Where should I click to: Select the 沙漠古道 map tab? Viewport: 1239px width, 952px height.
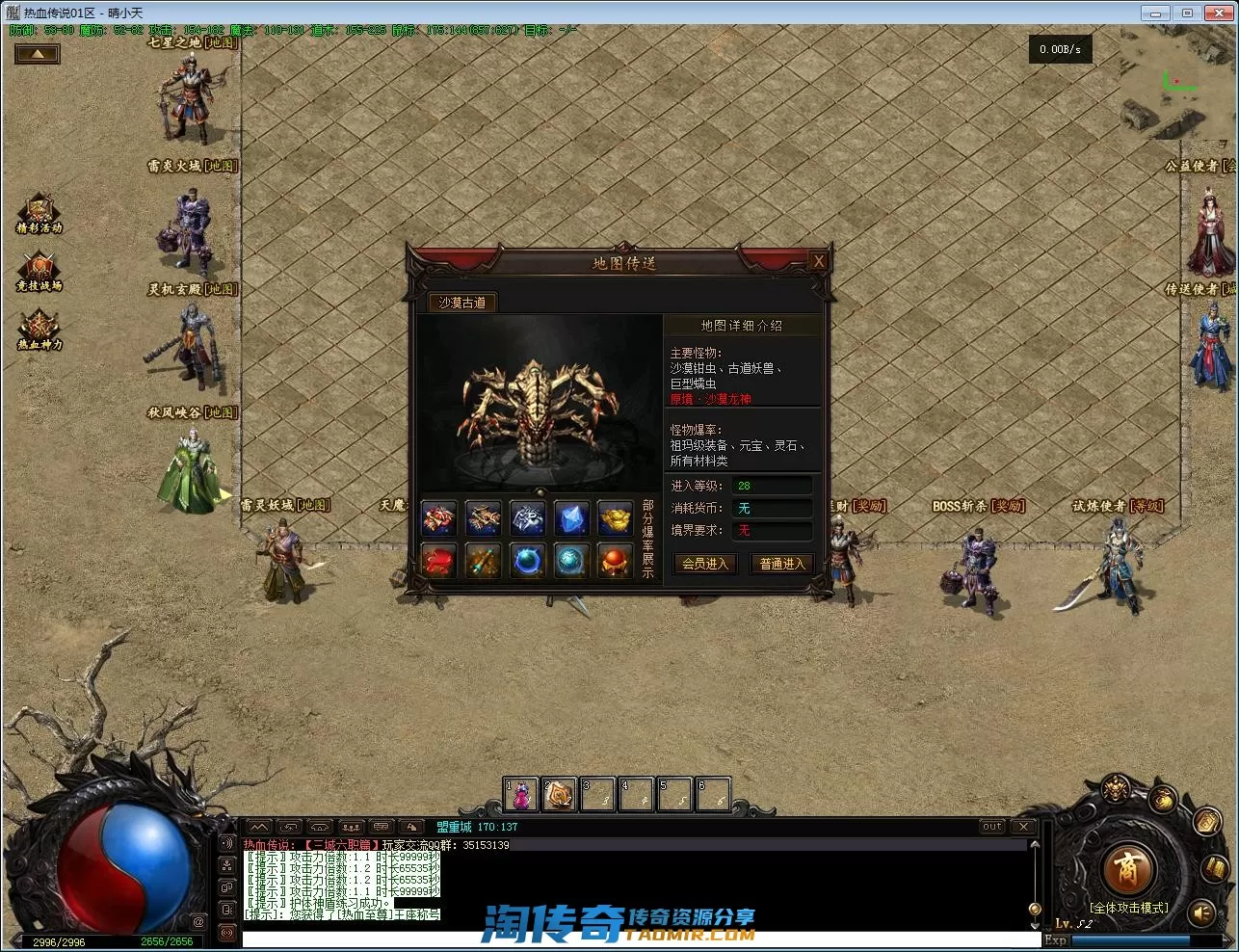(462, 303)
